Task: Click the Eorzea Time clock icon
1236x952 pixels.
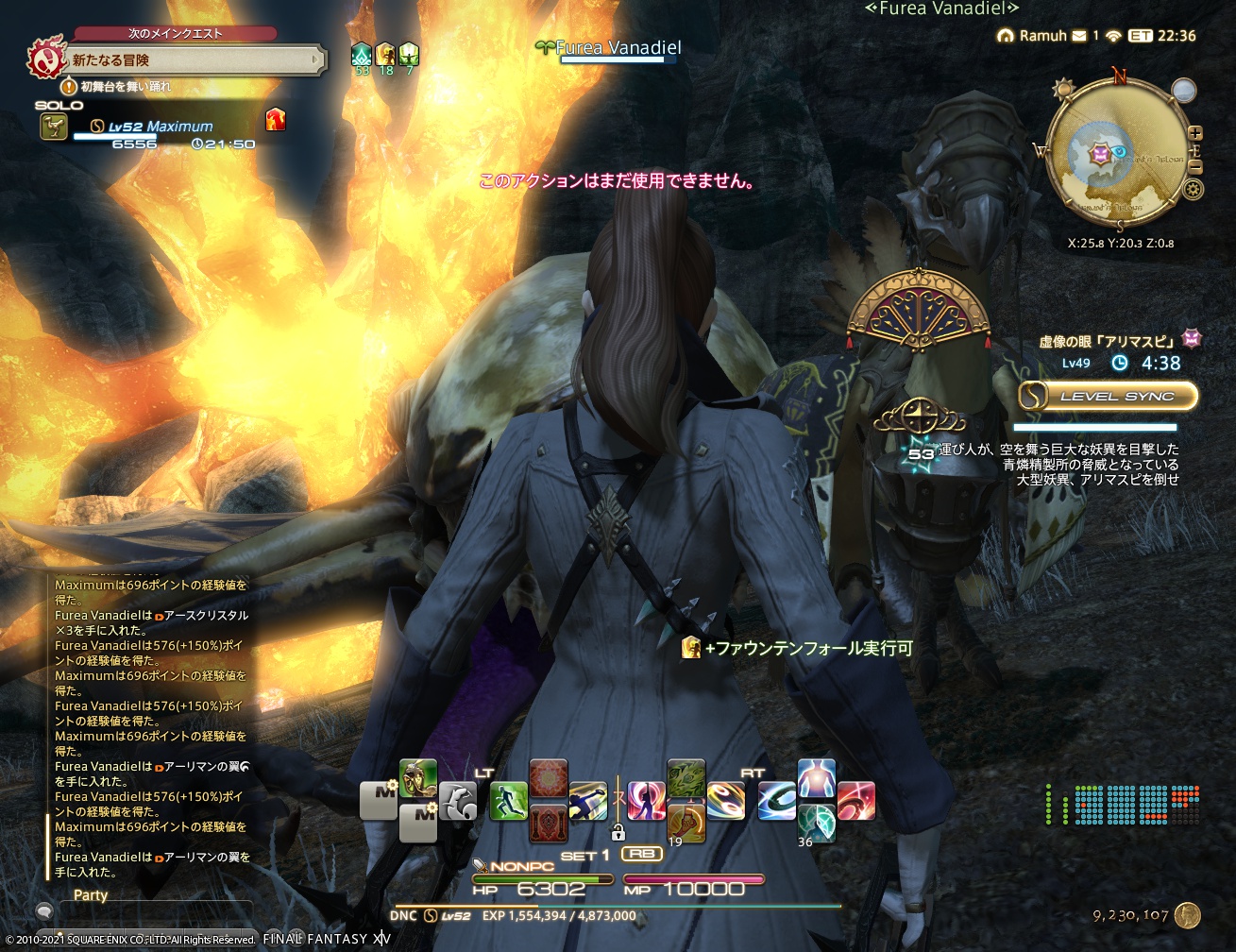Action: (x=1140, y=36)
